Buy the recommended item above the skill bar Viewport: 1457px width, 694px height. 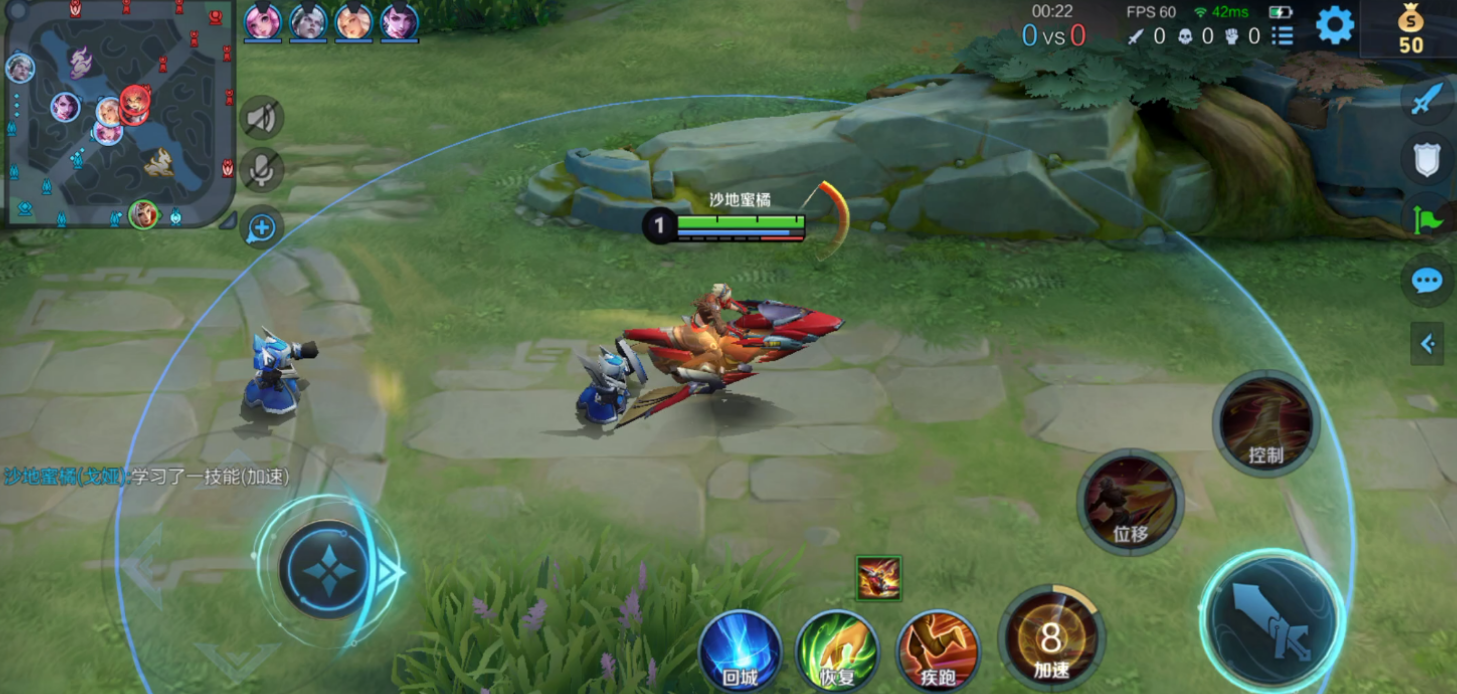point(879,578)
